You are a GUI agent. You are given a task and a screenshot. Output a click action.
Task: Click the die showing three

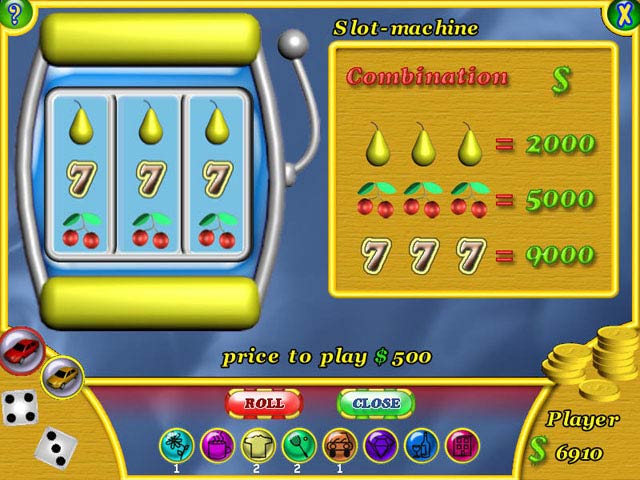(54, 446)
